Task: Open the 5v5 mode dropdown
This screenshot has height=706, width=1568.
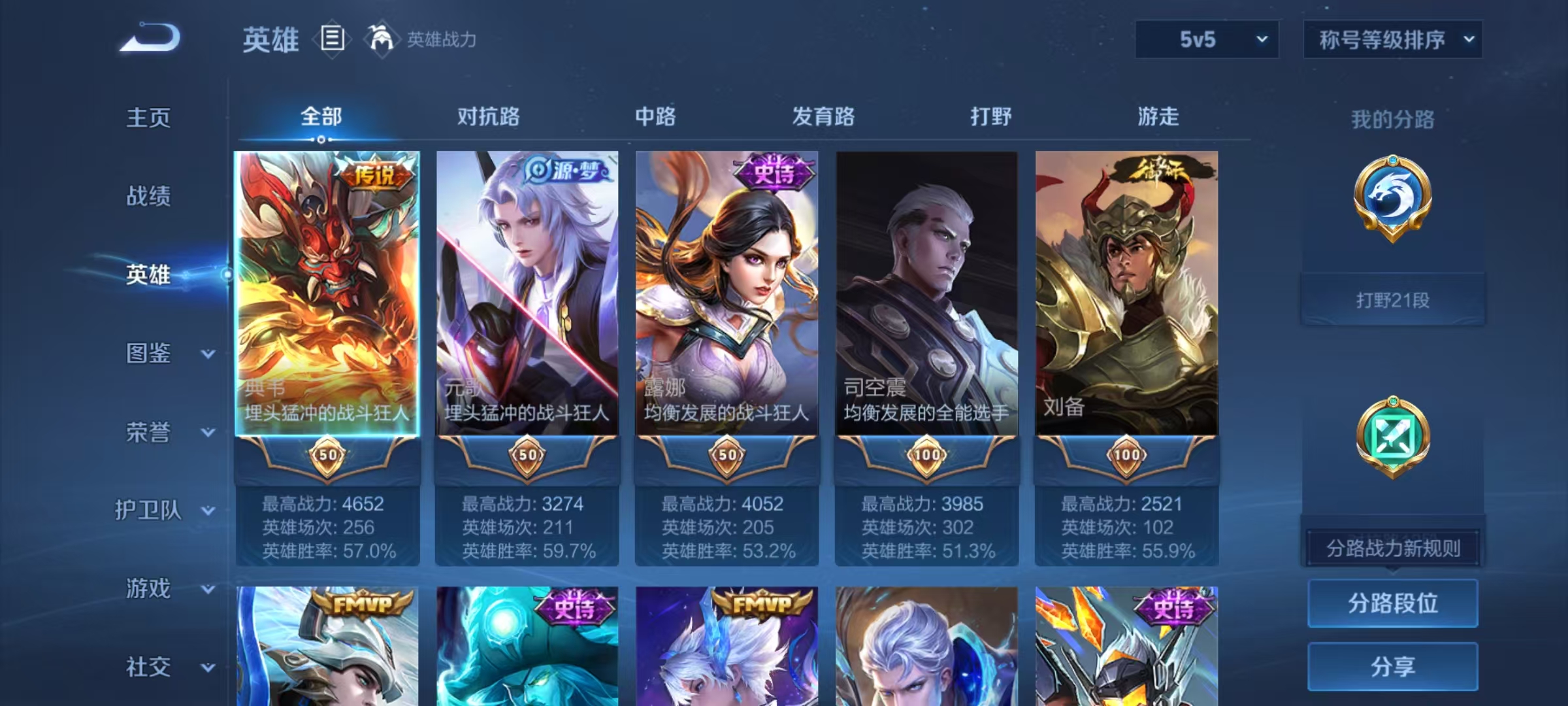Action: (1206, 40)
